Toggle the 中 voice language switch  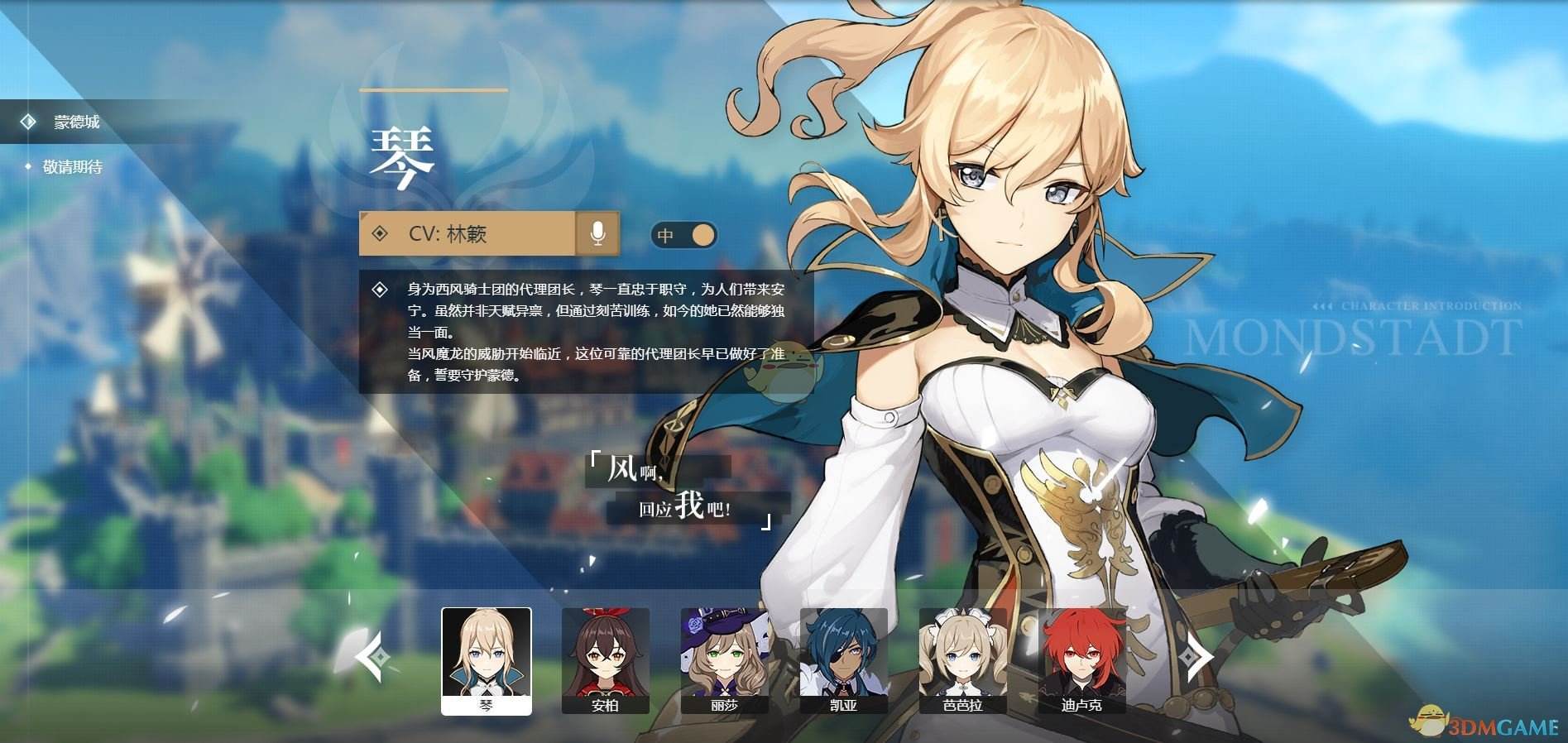coord(684,236)
